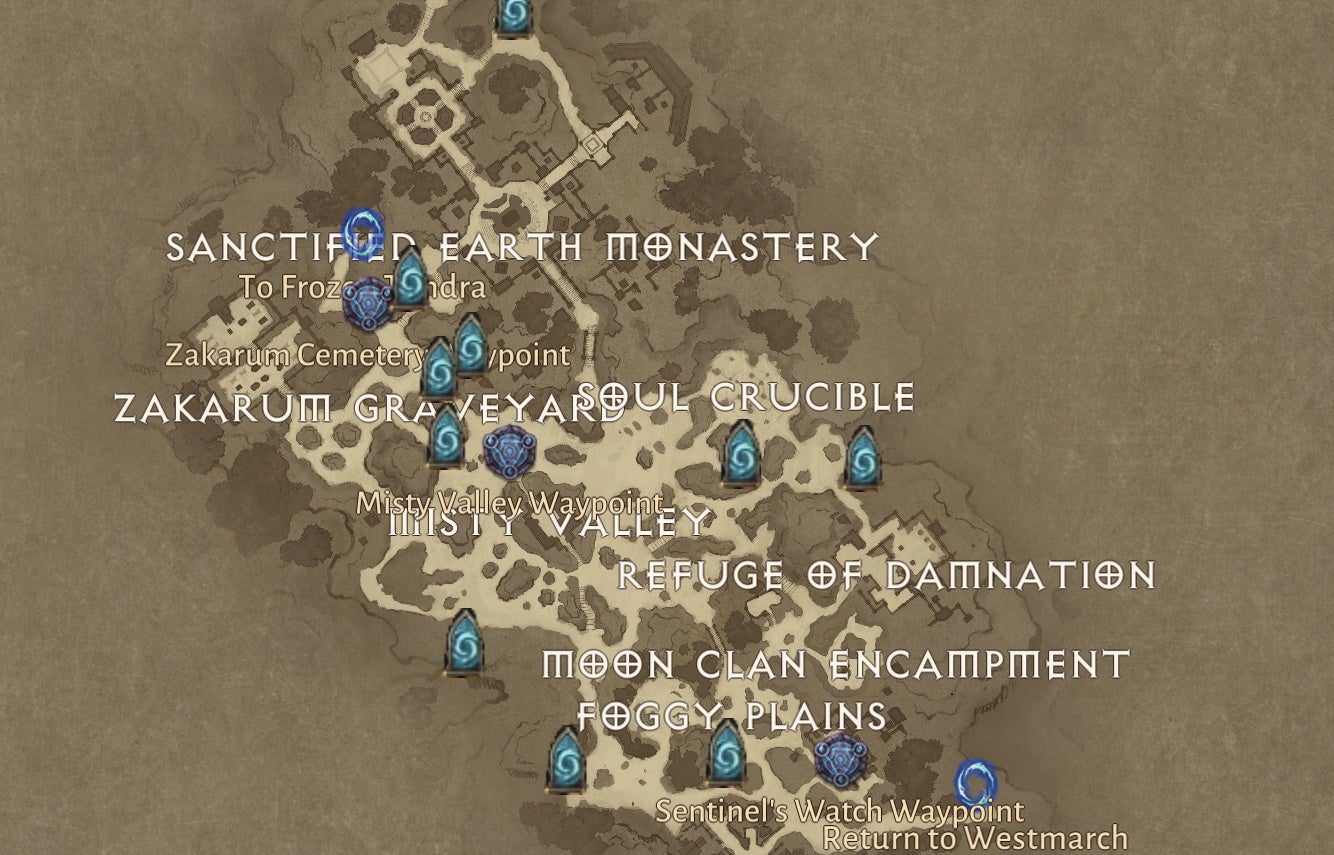Select the Soul Crucible zone name
Viewport: 1334px width, 855px height.
pyautogui.click(x=745, y=397)
